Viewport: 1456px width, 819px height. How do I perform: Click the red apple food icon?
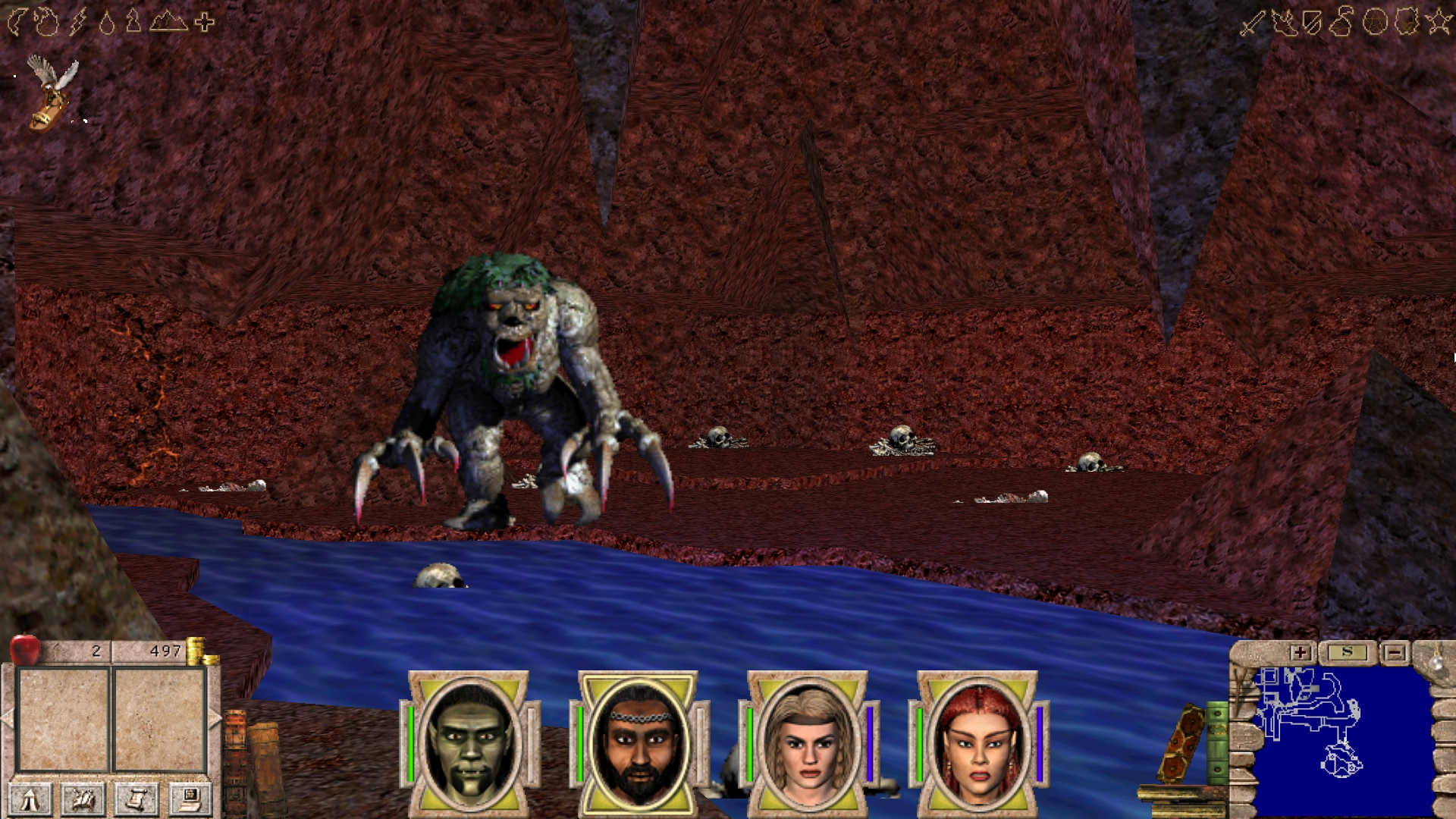pos(25,650)
